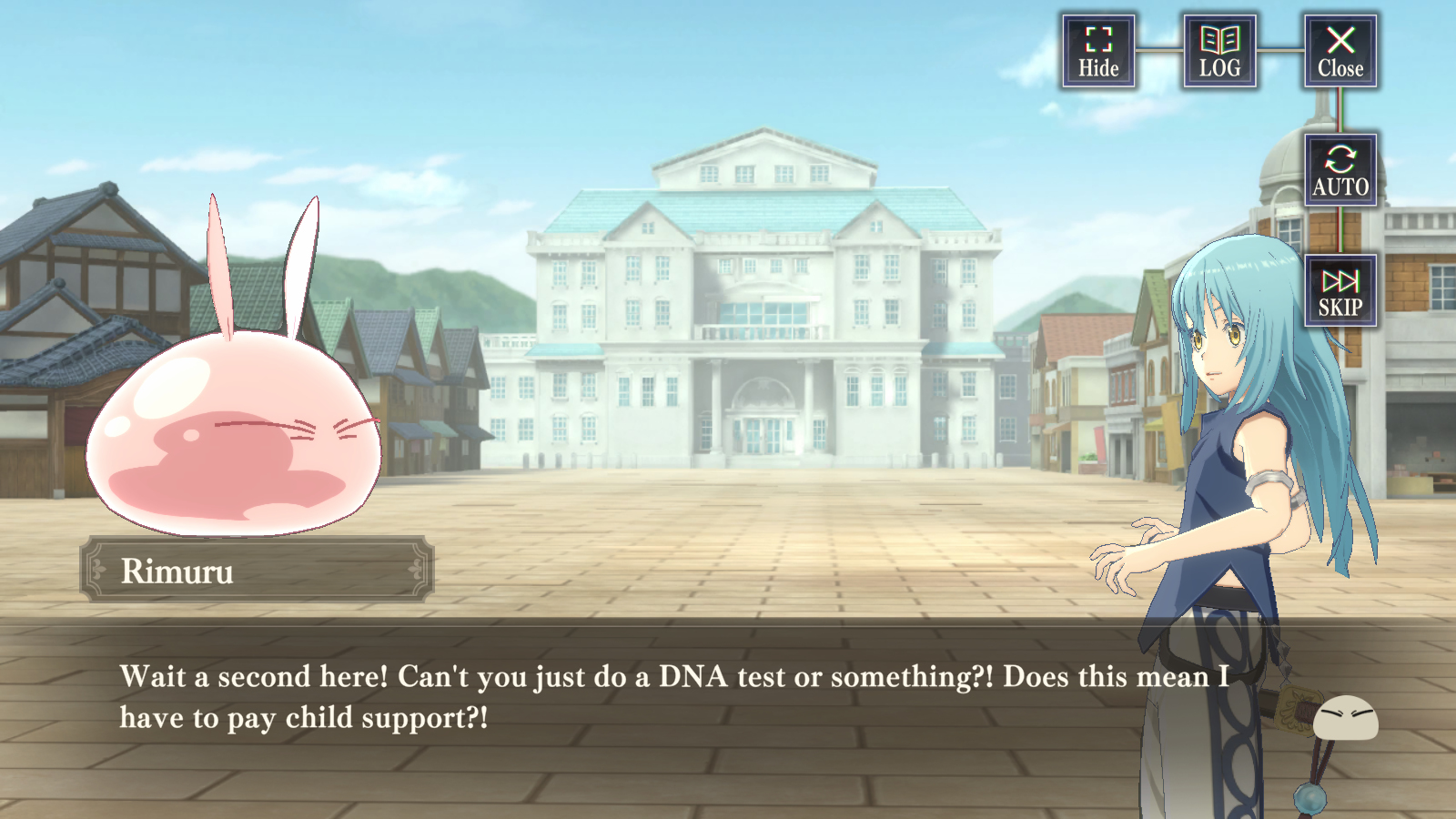The height and width of the screenshot is (819, 1456).
Task: Skip the cutscene with SKIP
Action: point(1340,291)
